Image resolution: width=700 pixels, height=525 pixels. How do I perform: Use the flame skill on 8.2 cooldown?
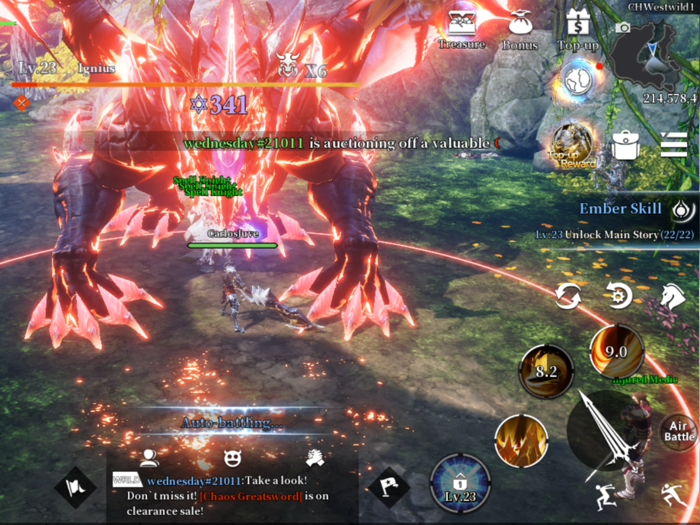546,371
